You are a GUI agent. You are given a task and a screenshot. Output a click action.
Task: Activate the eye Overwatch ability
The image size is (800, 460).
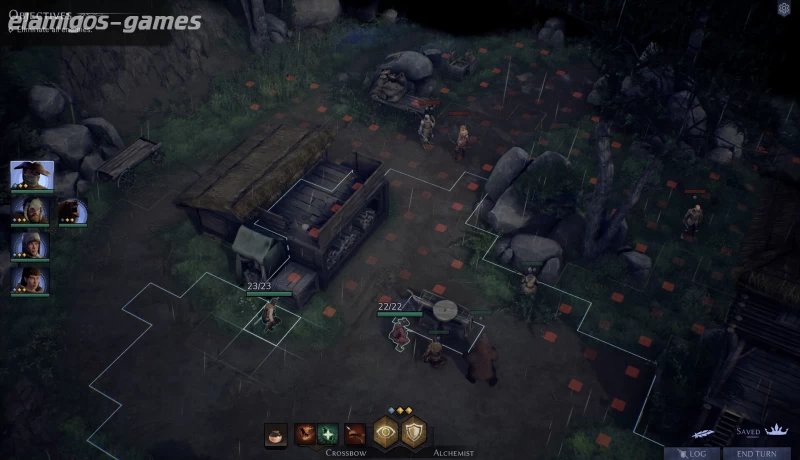click(386, 433)
